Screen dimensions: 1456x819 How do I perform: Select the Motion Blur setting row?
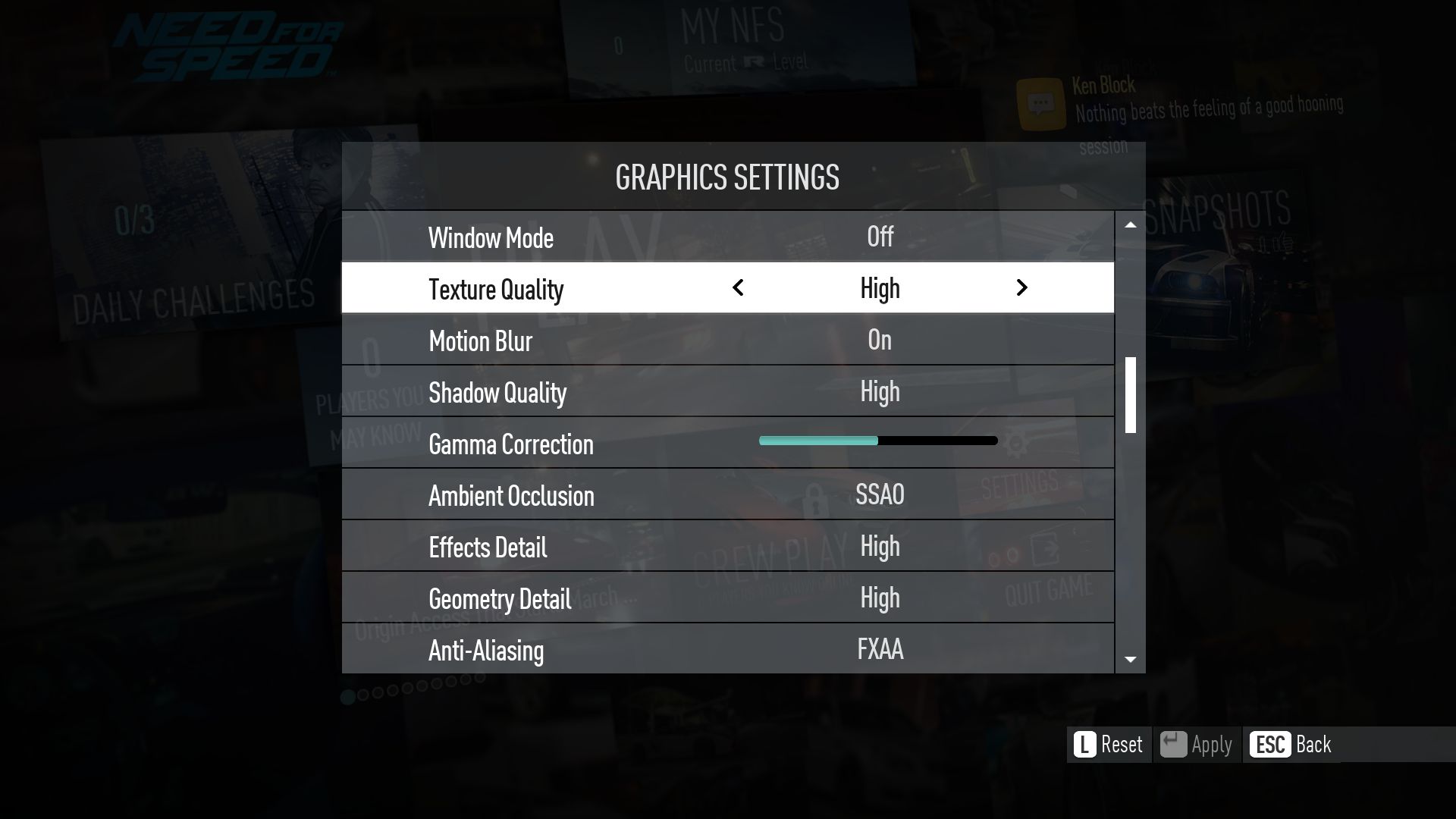[727, 340]
